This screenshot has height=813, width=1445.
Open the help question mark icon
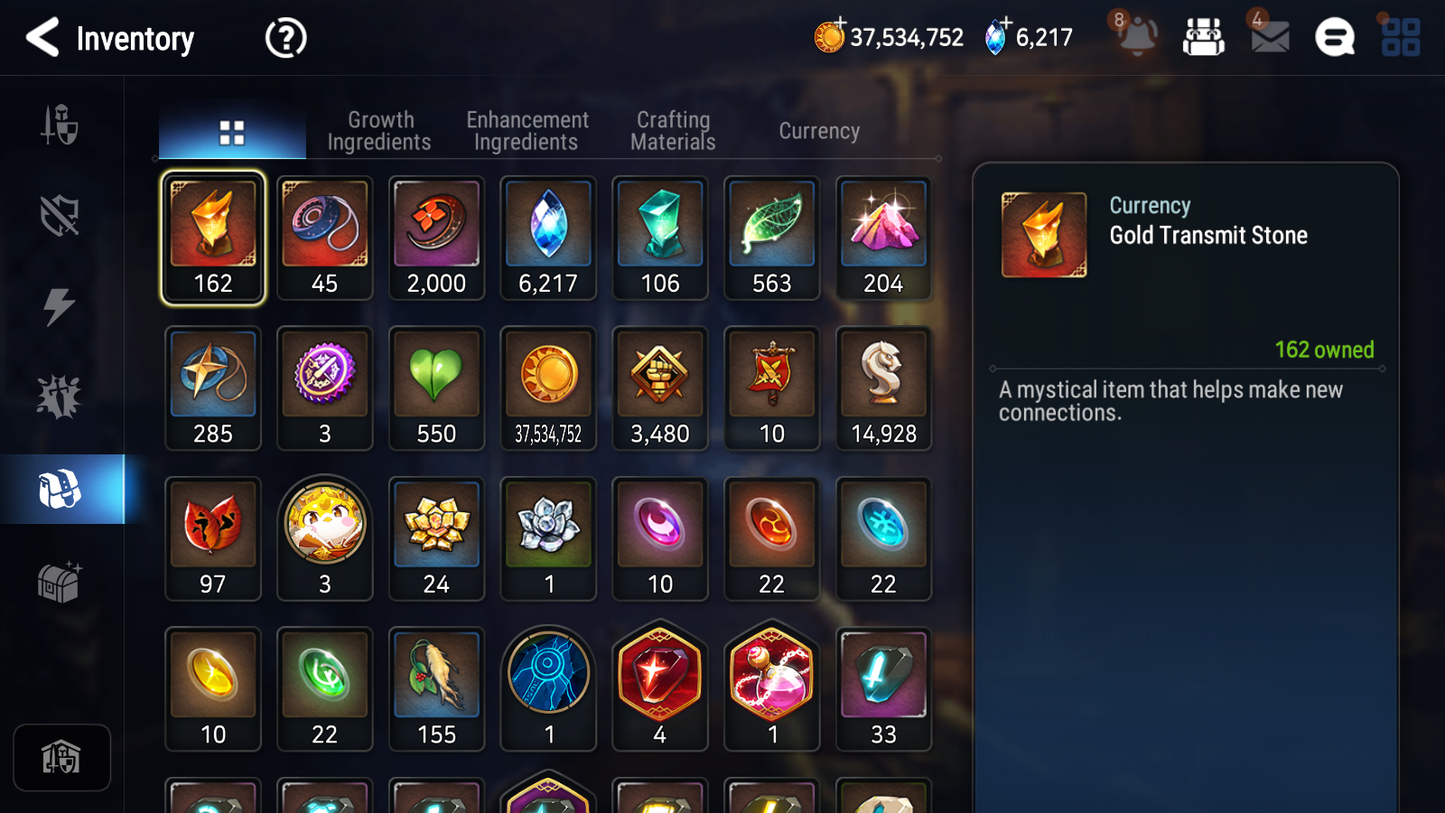pyautogui.click(x=285, y=38)
